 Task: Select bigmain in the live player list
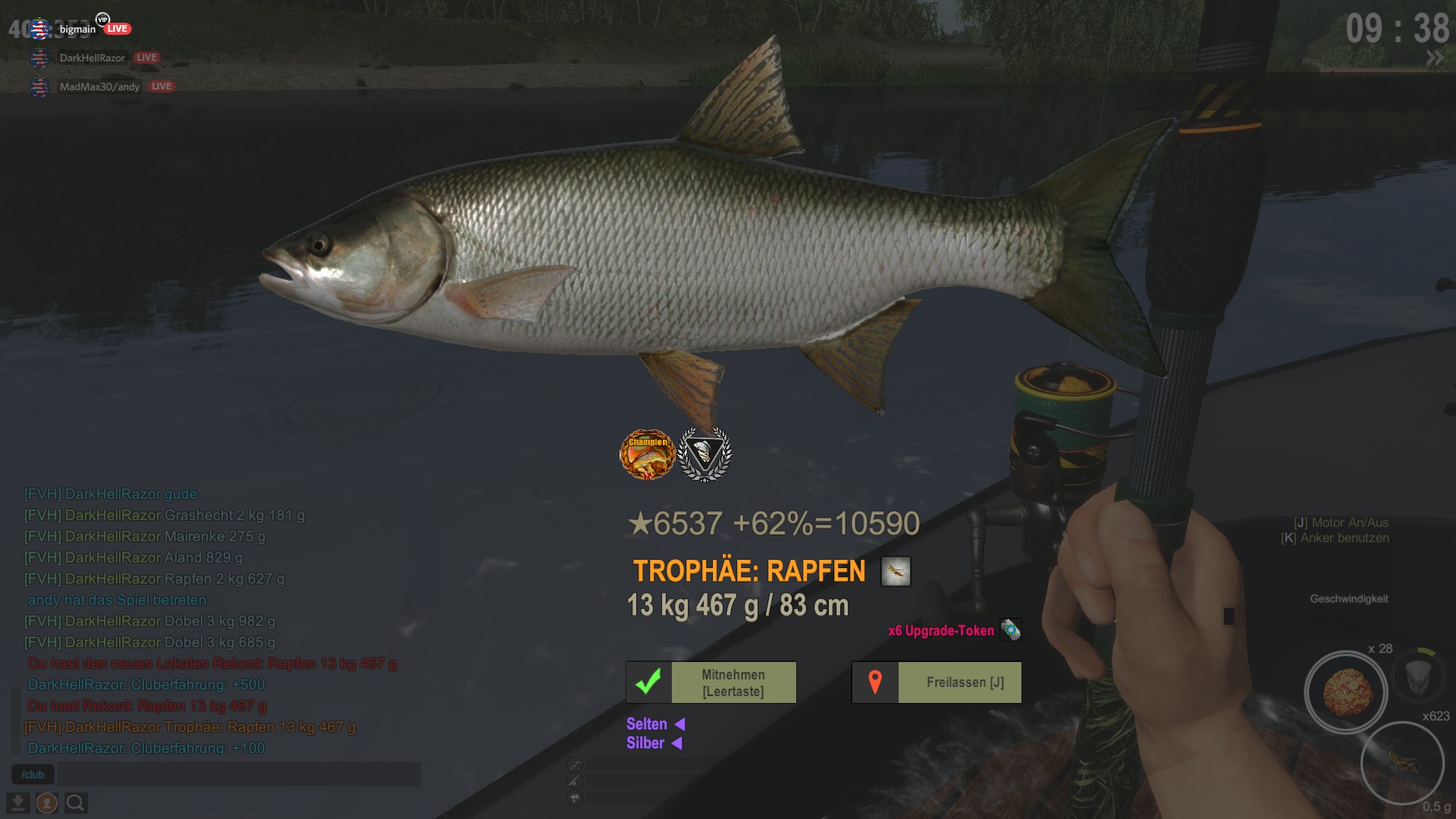coord(77,30)
